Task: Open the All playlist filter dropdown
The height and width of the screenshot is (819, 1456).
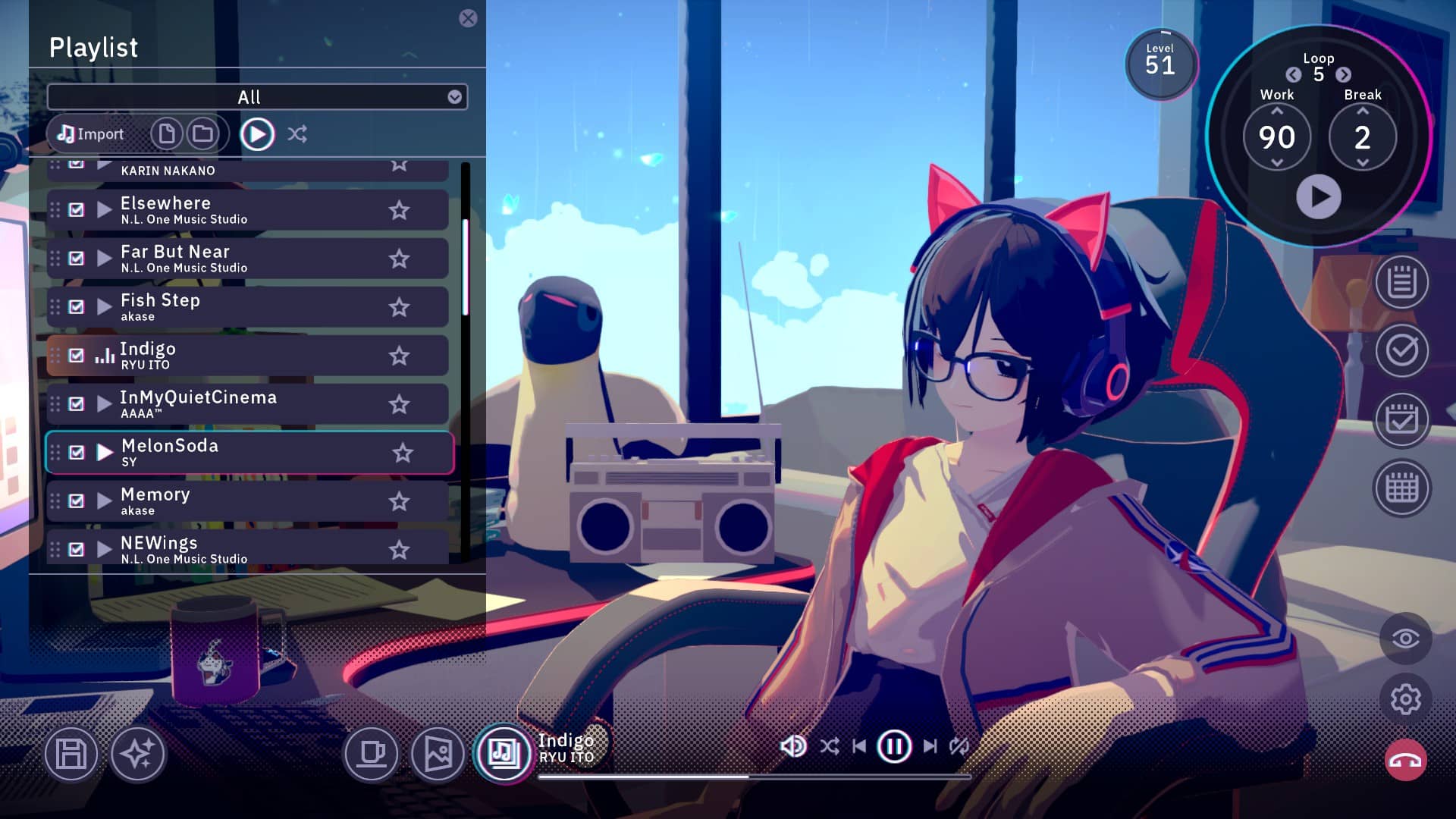Action: click(x=454, y=97)
